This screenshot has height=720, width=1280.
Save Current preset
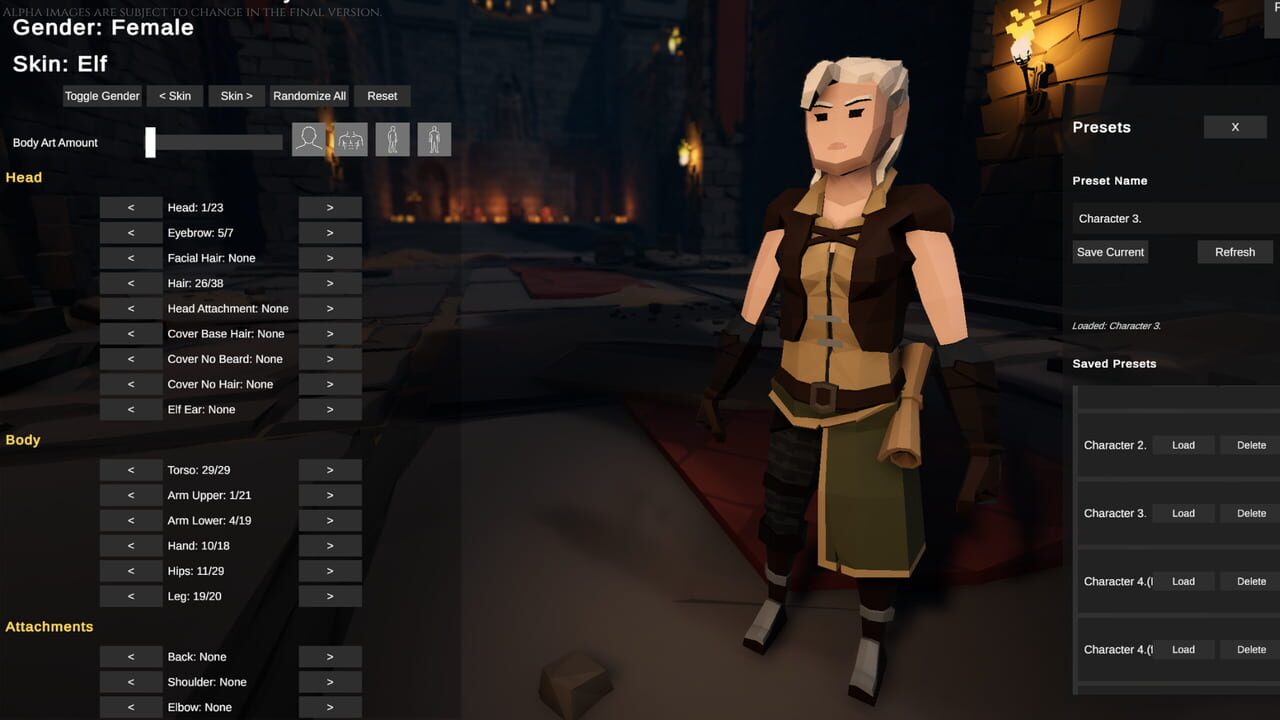coord(1110,252)
